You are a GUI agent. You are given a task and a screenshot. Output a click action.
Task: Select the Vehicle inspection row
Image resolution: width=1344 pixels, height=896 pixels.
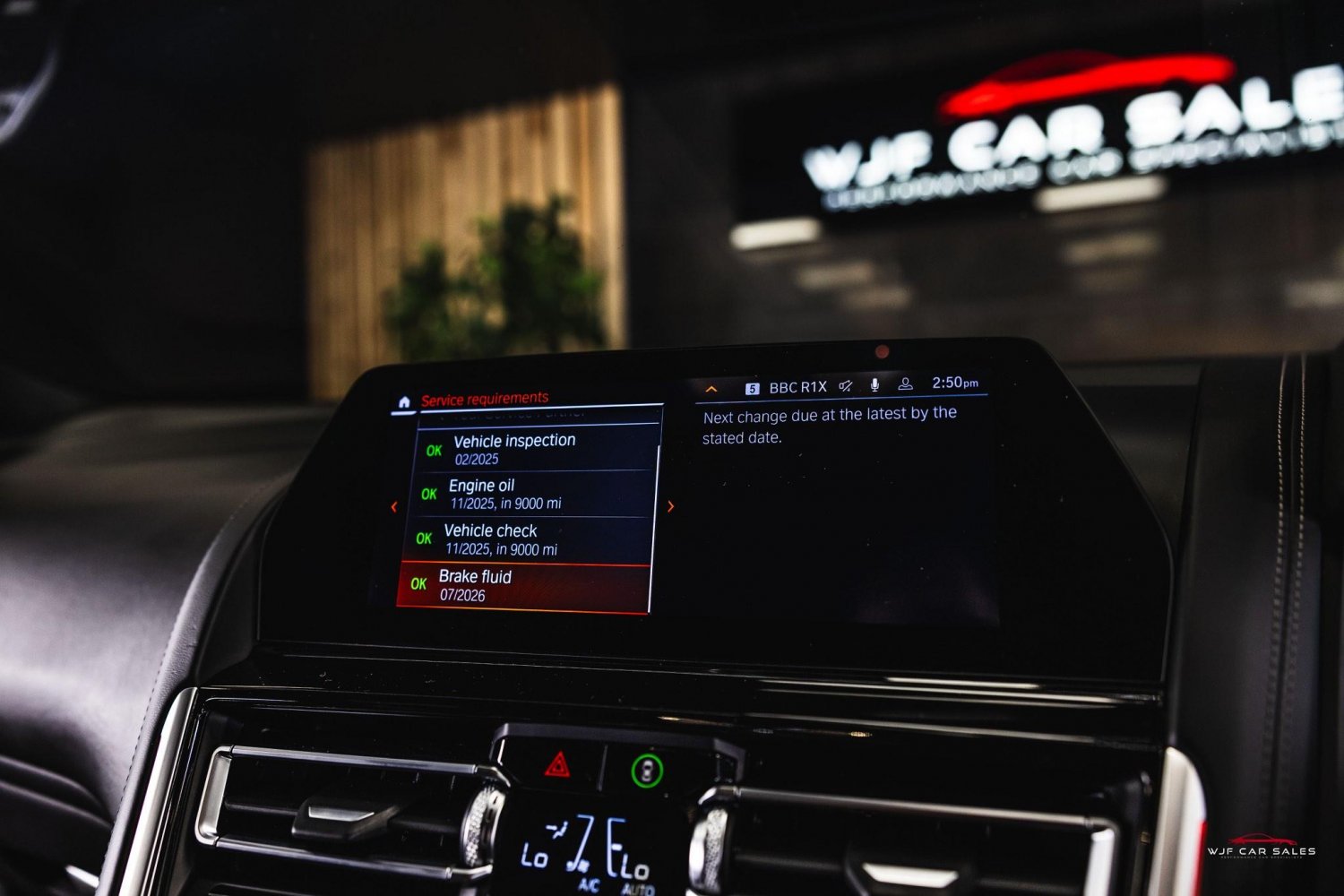point(536,449)
